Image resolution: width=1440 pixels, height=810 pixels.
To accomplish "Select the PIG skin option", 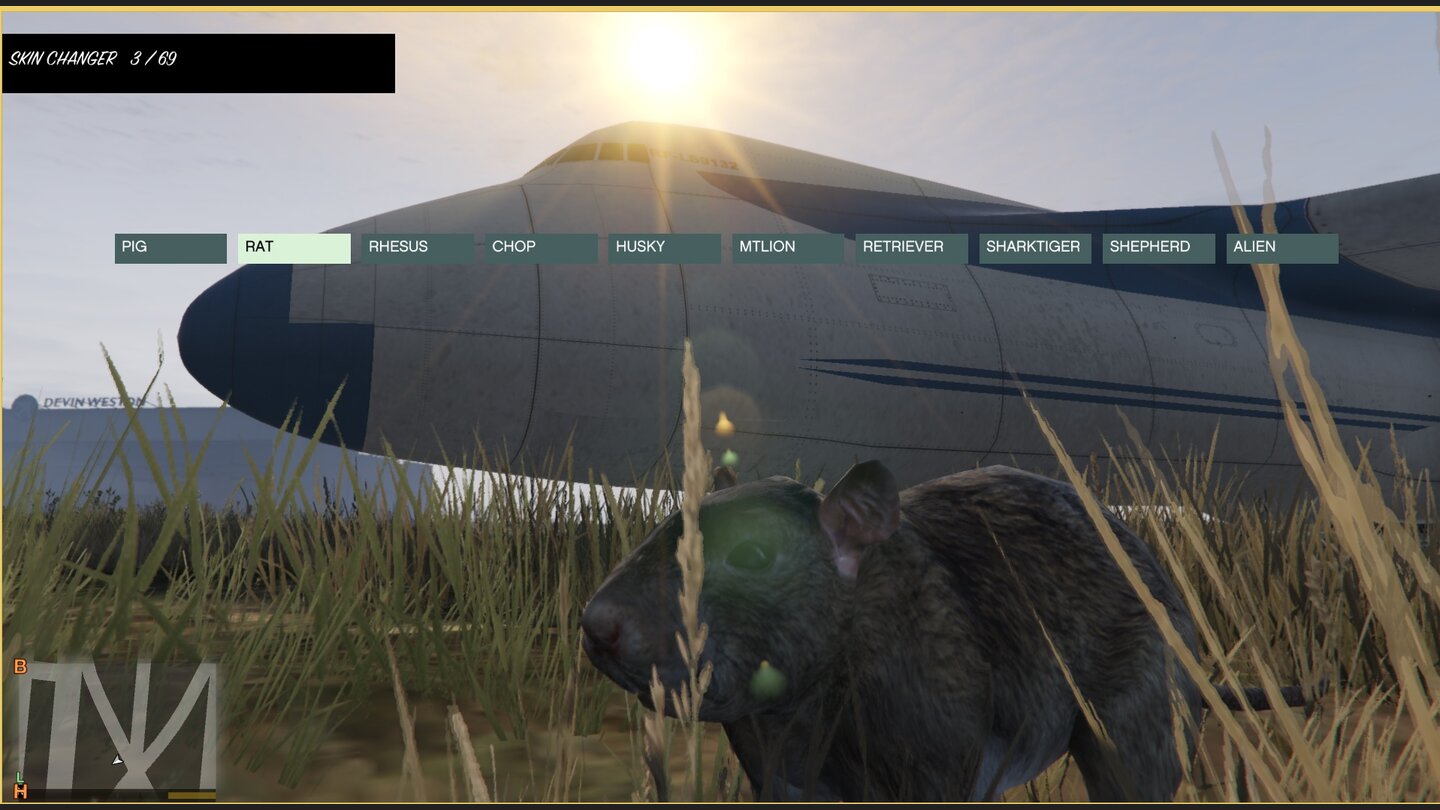I will point(169,247).
